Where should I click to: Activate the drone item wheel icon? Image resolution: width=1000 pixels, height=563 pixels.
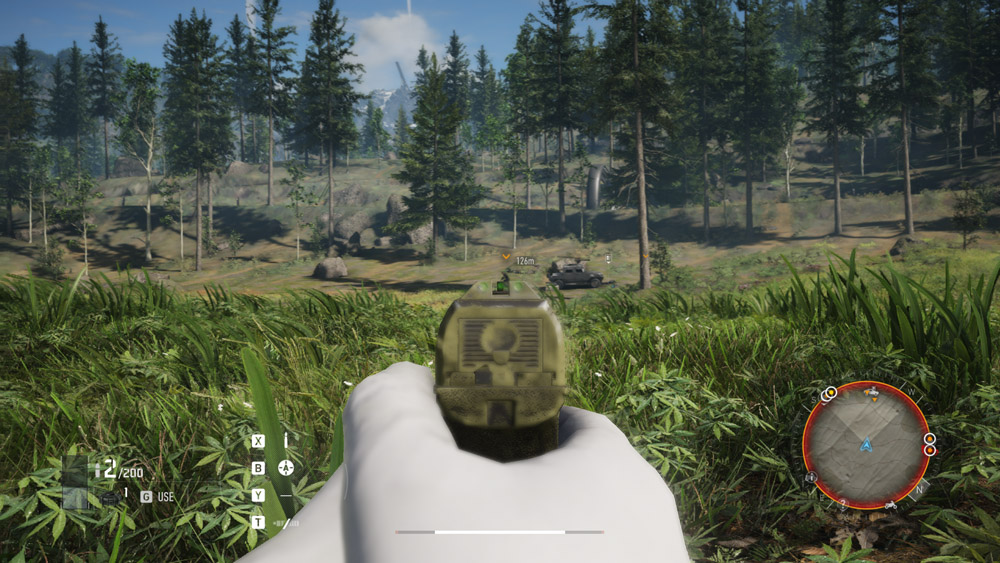tap(285, 467)
